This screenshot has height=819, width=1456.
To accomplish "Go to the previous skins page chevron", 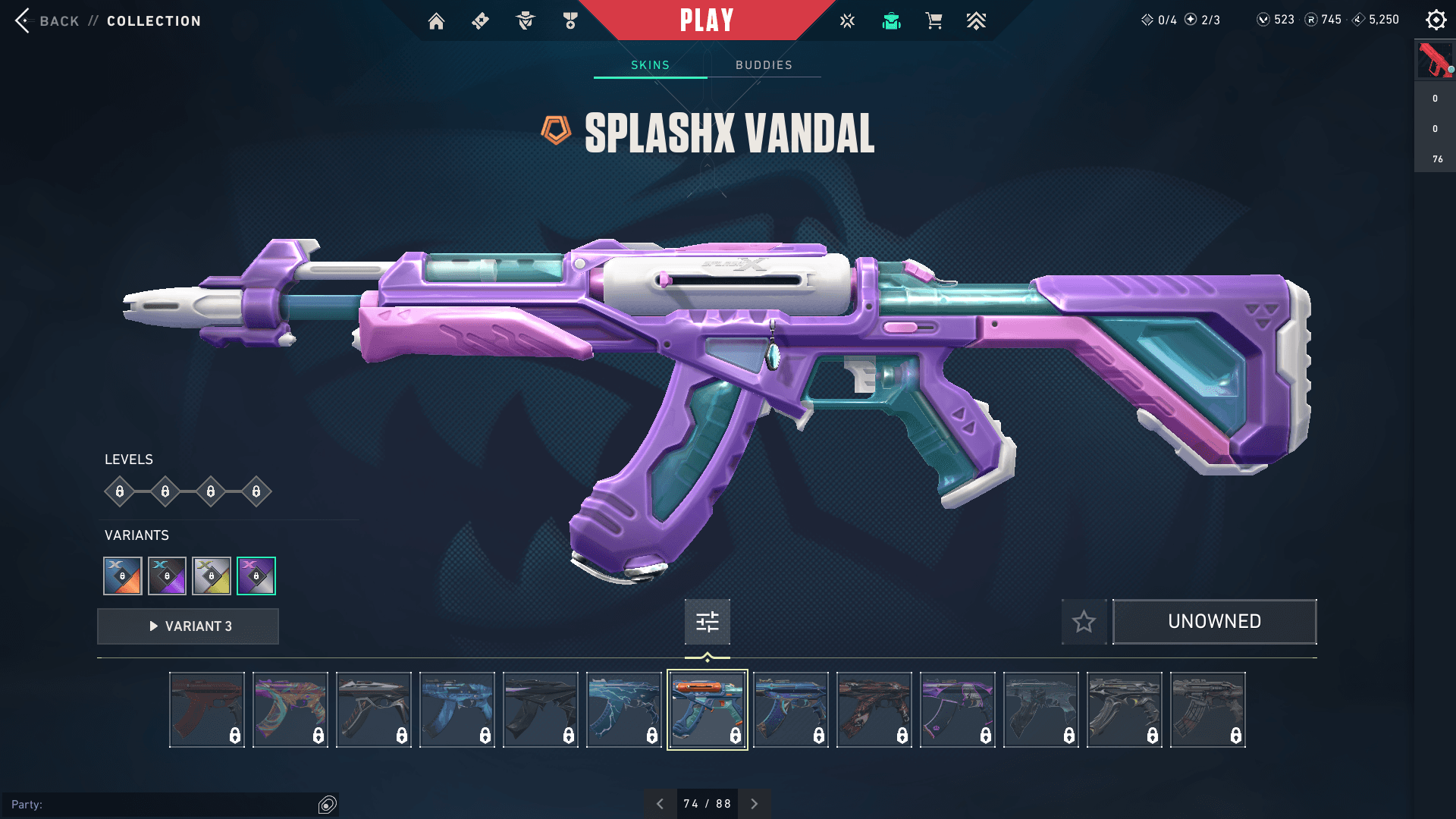I will coord(660,803).
